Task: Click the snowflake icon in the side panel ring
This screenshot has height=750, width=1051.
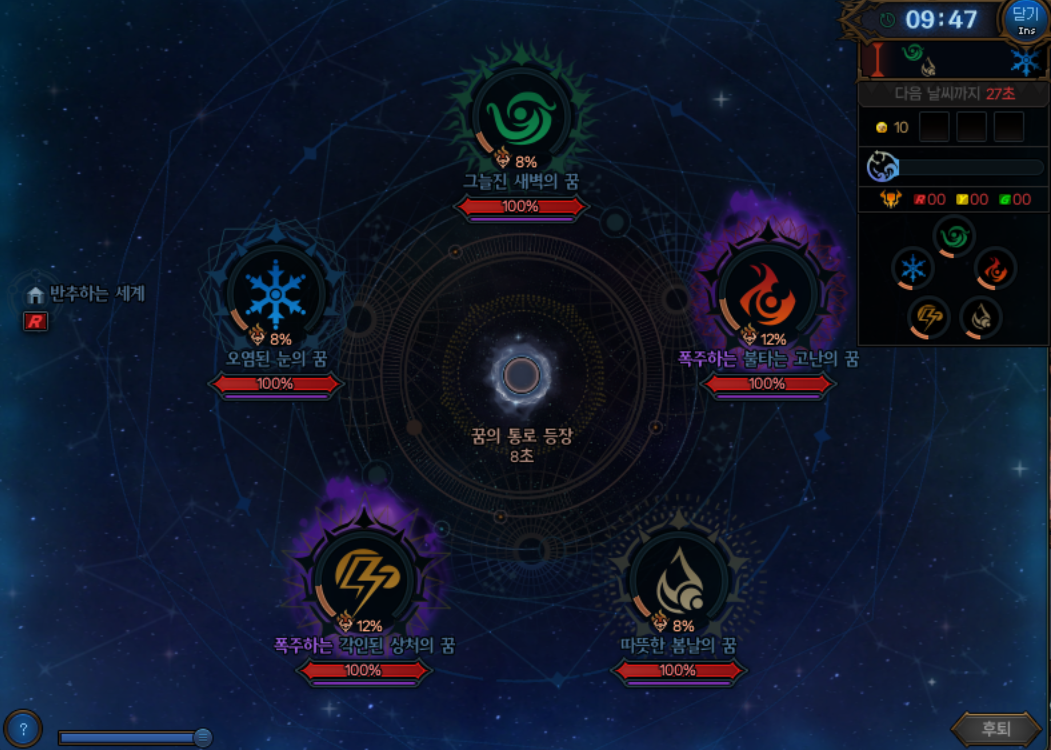Action: click(913, 268)
